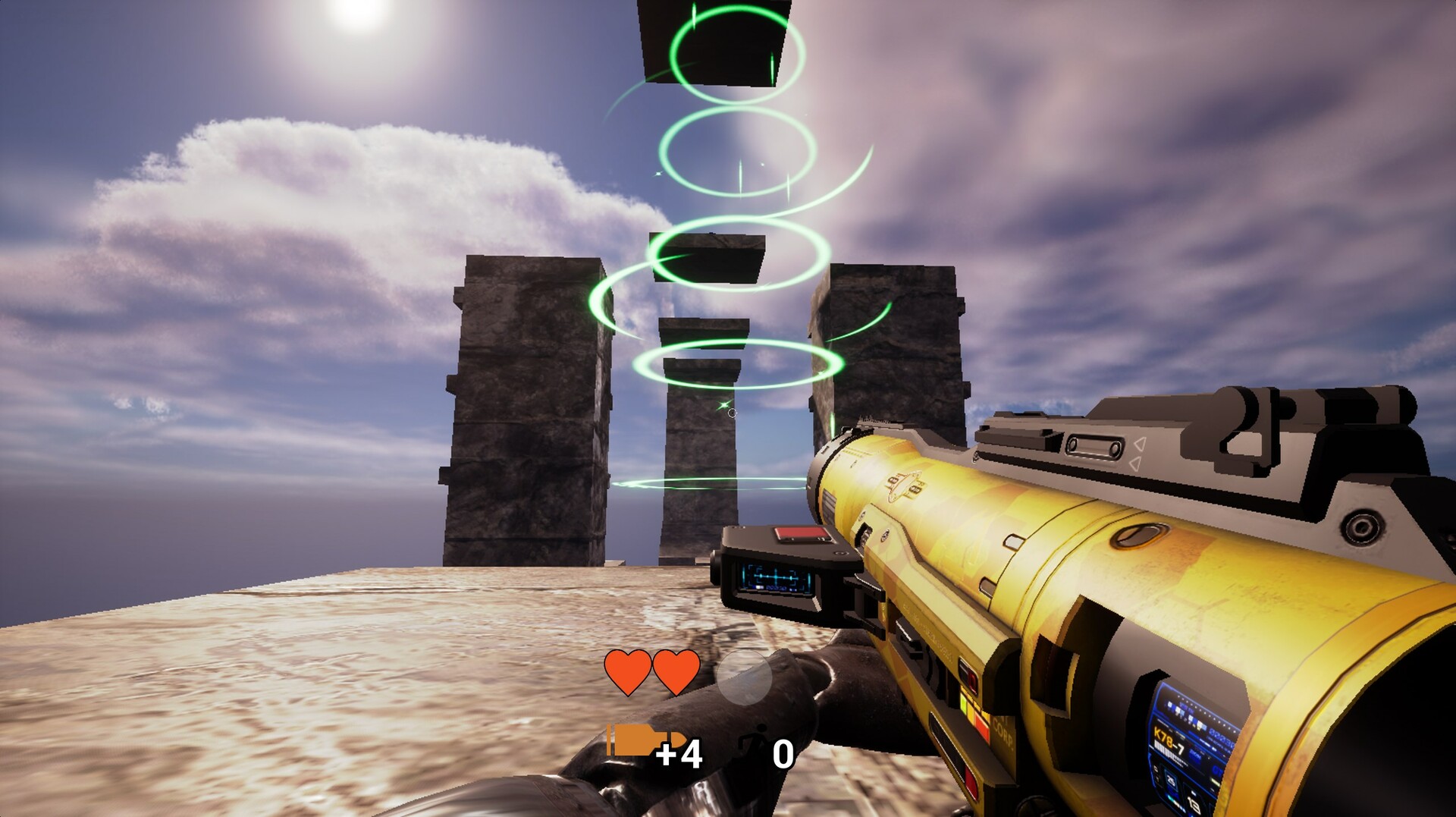Click the floating black platform at the top
The image size is (1456, 817).
click(713, 42)
